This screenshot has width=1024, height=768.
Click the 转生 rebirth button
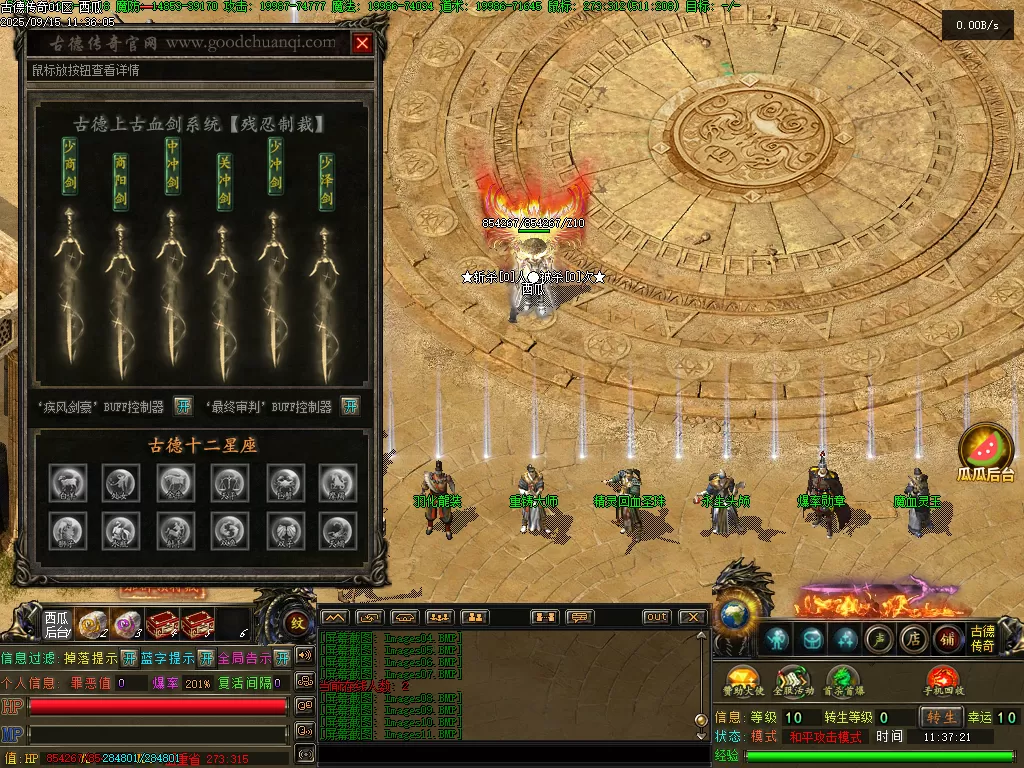point(941,717)
